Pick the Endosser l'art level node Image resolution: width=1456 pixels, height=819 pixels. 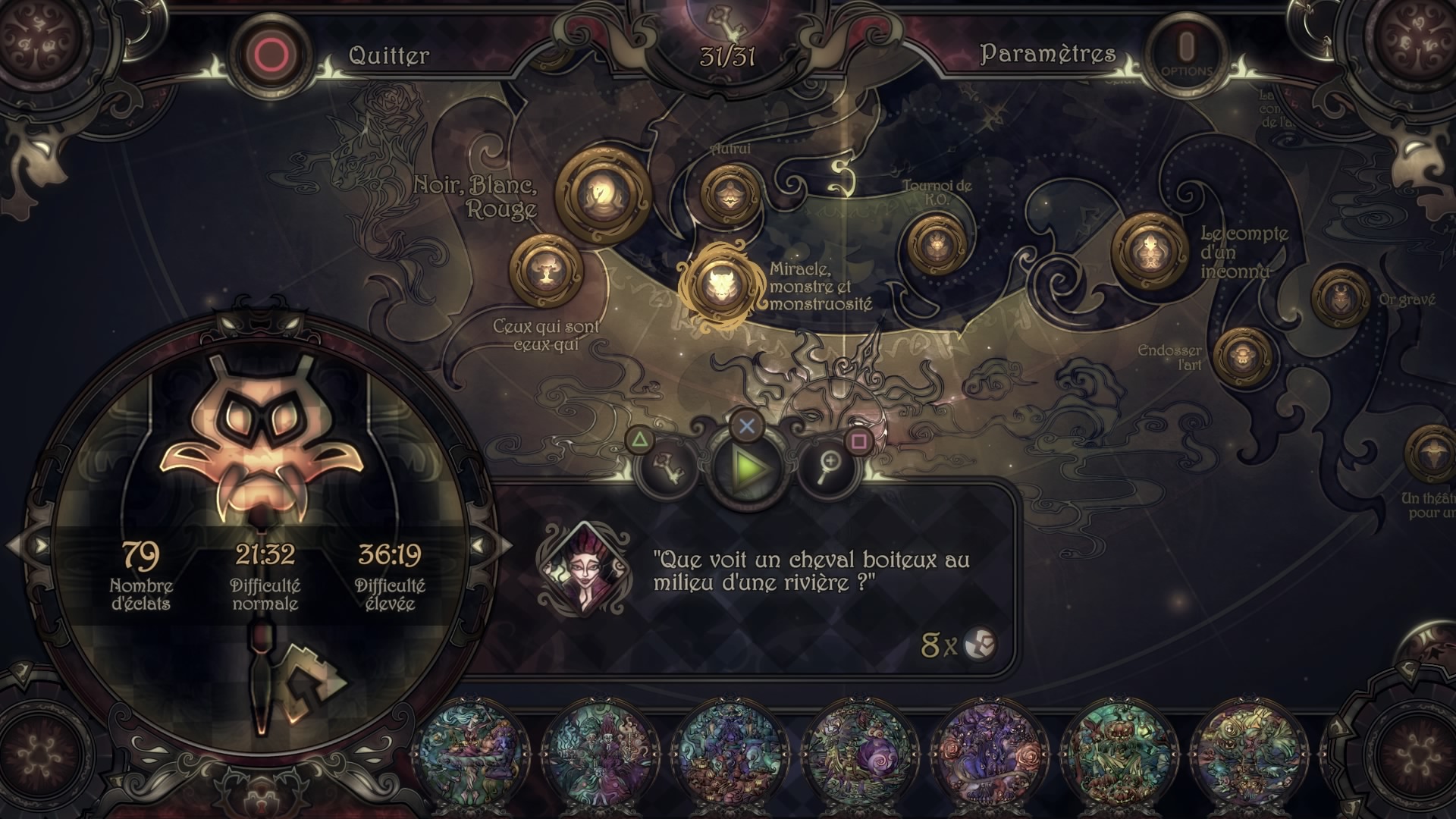click(x=1242, y=355)
